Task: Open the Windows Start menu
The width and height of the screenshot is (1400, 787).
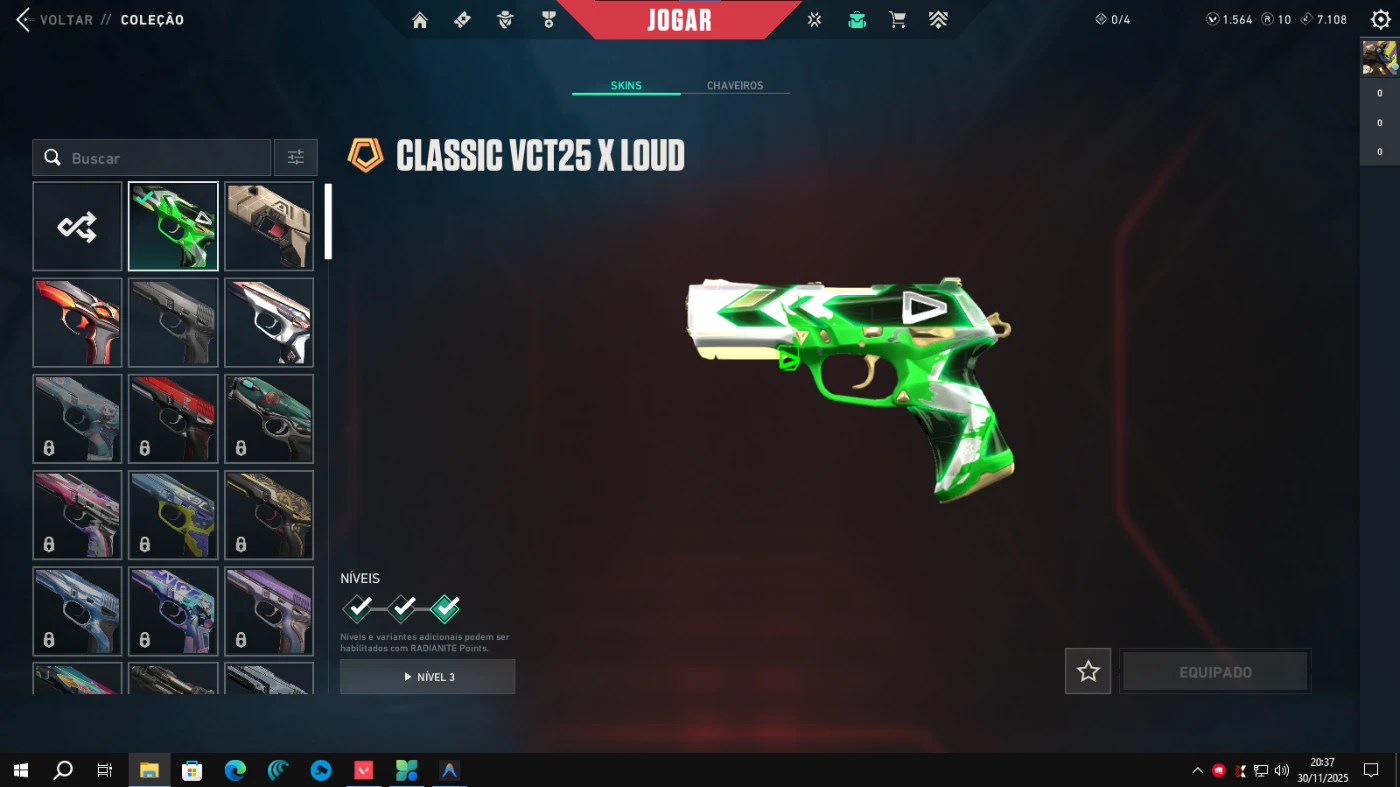Action: [x=20, y=770]
